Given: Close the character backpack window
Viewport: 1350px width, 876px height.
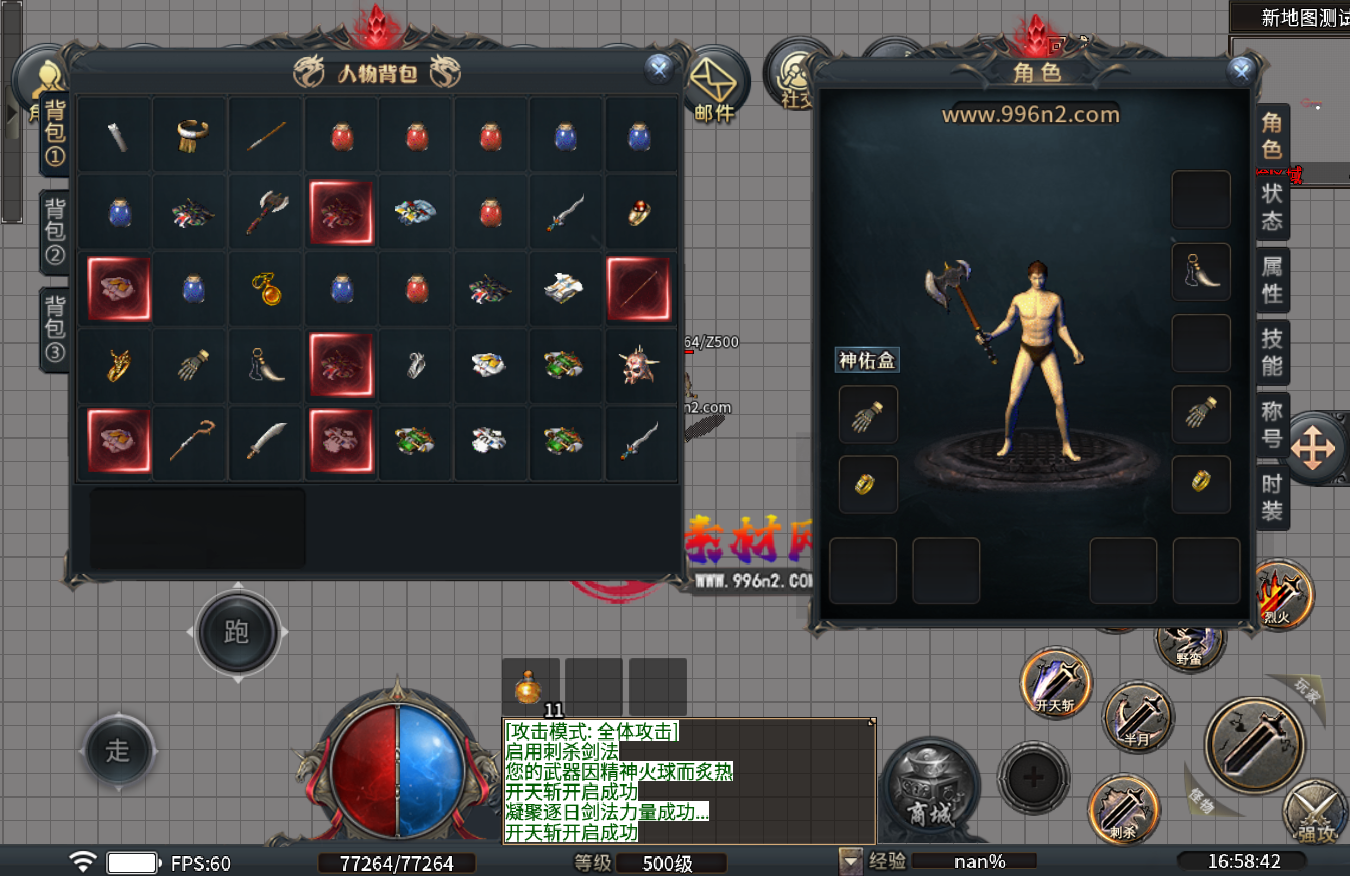Looking at the screenshot, I should point(658,68).
